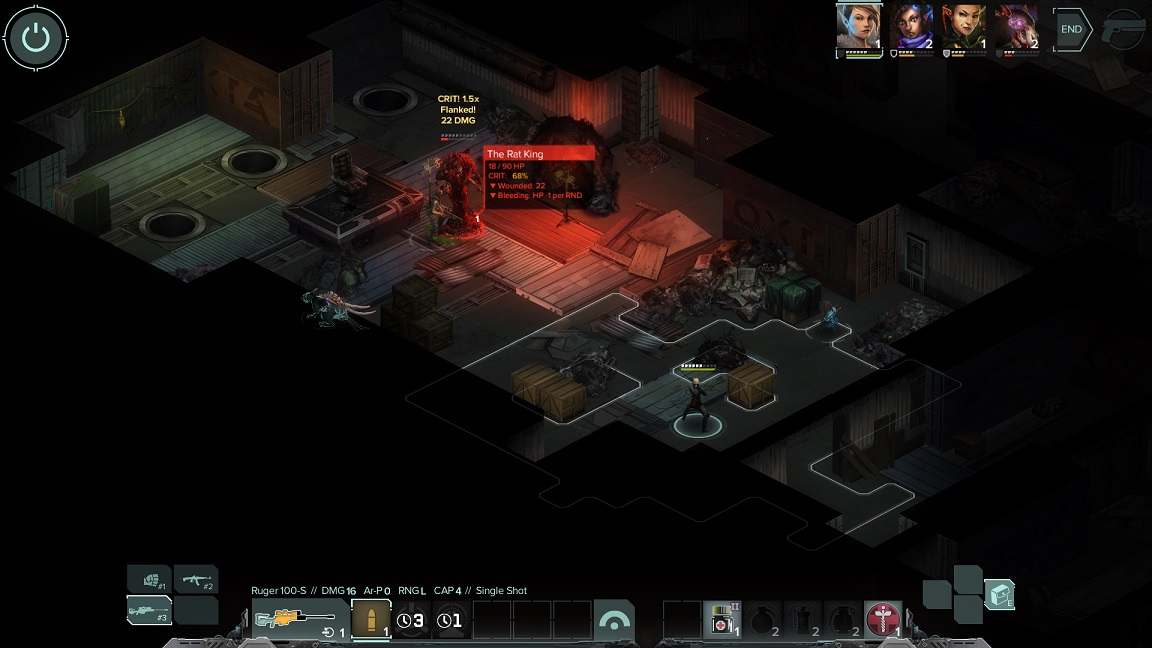Image resolution: width=1152 pixels, height=648 pixels.
Task: Open the inventory bag icon
Action: point(999,595)
